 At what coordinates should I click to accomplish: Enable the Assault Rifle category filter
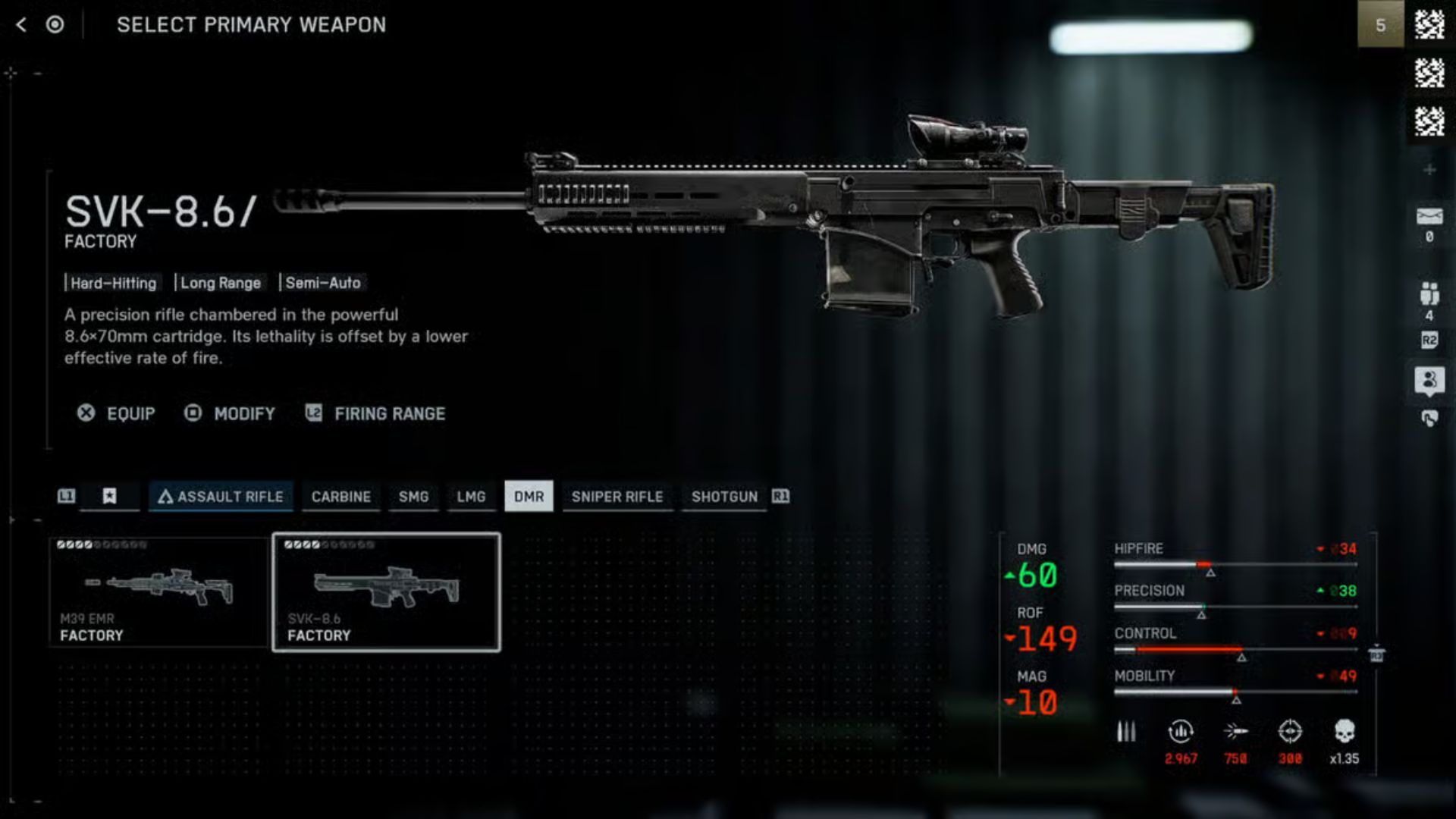coord(221,497)
